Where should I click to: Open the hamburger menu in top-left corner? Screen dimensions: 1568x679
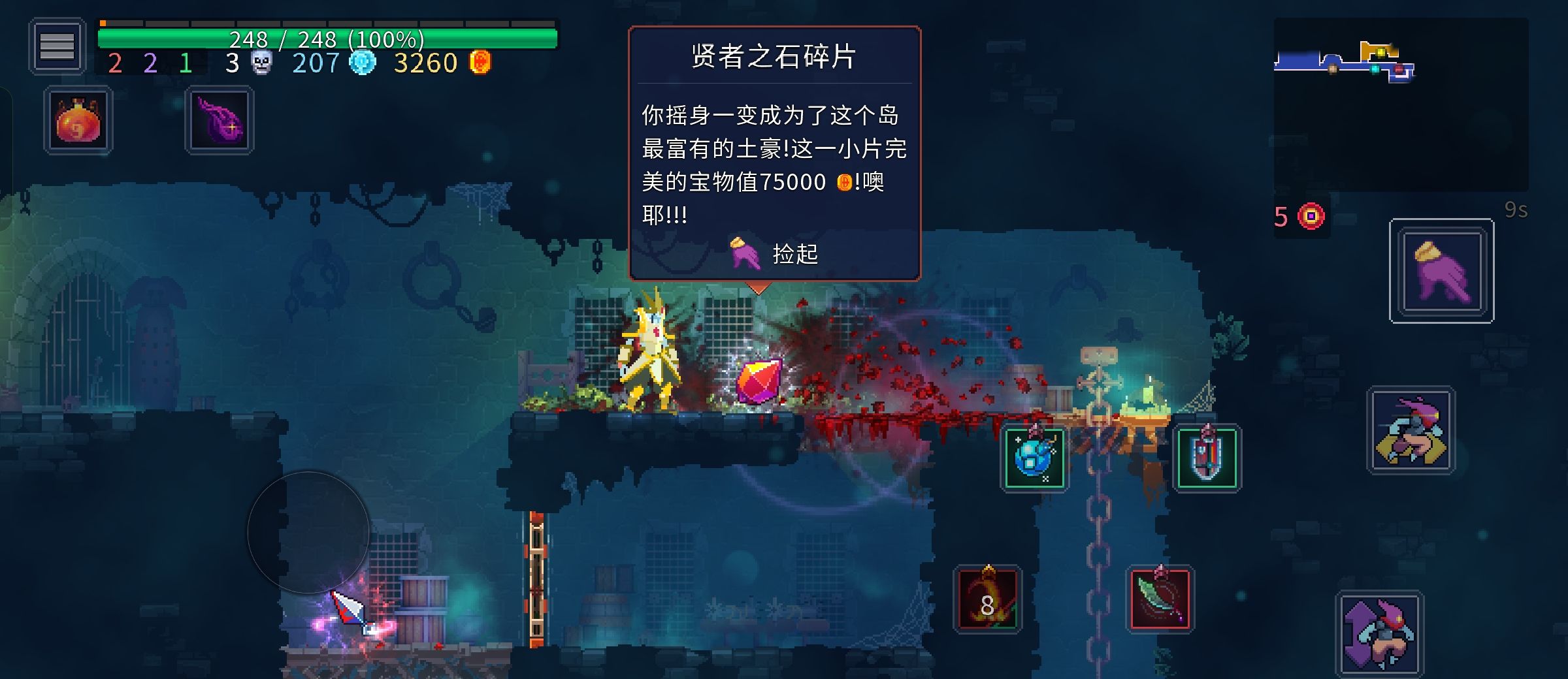point(57,46)
